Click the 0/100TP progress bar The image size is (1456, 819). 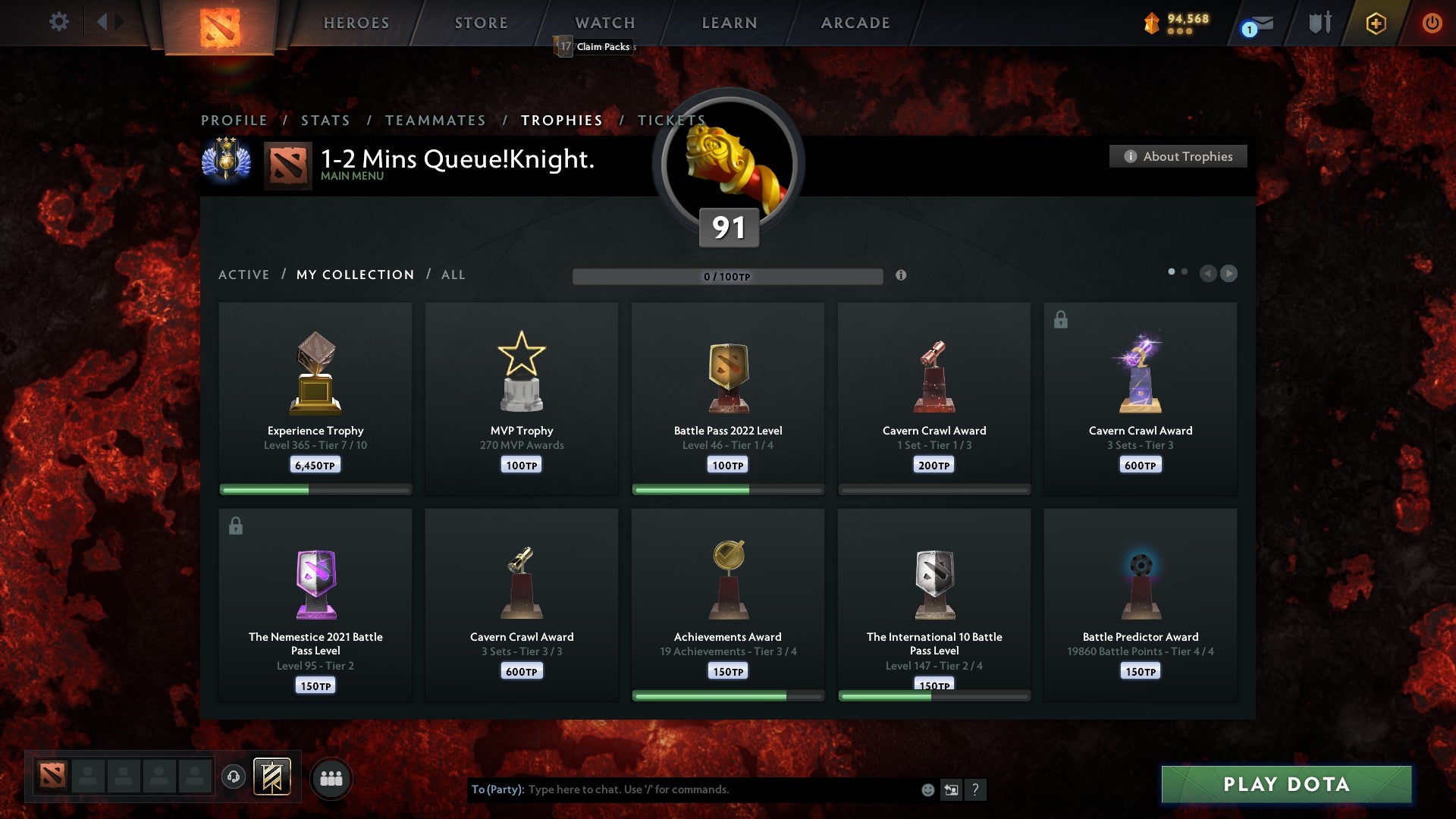728,277
